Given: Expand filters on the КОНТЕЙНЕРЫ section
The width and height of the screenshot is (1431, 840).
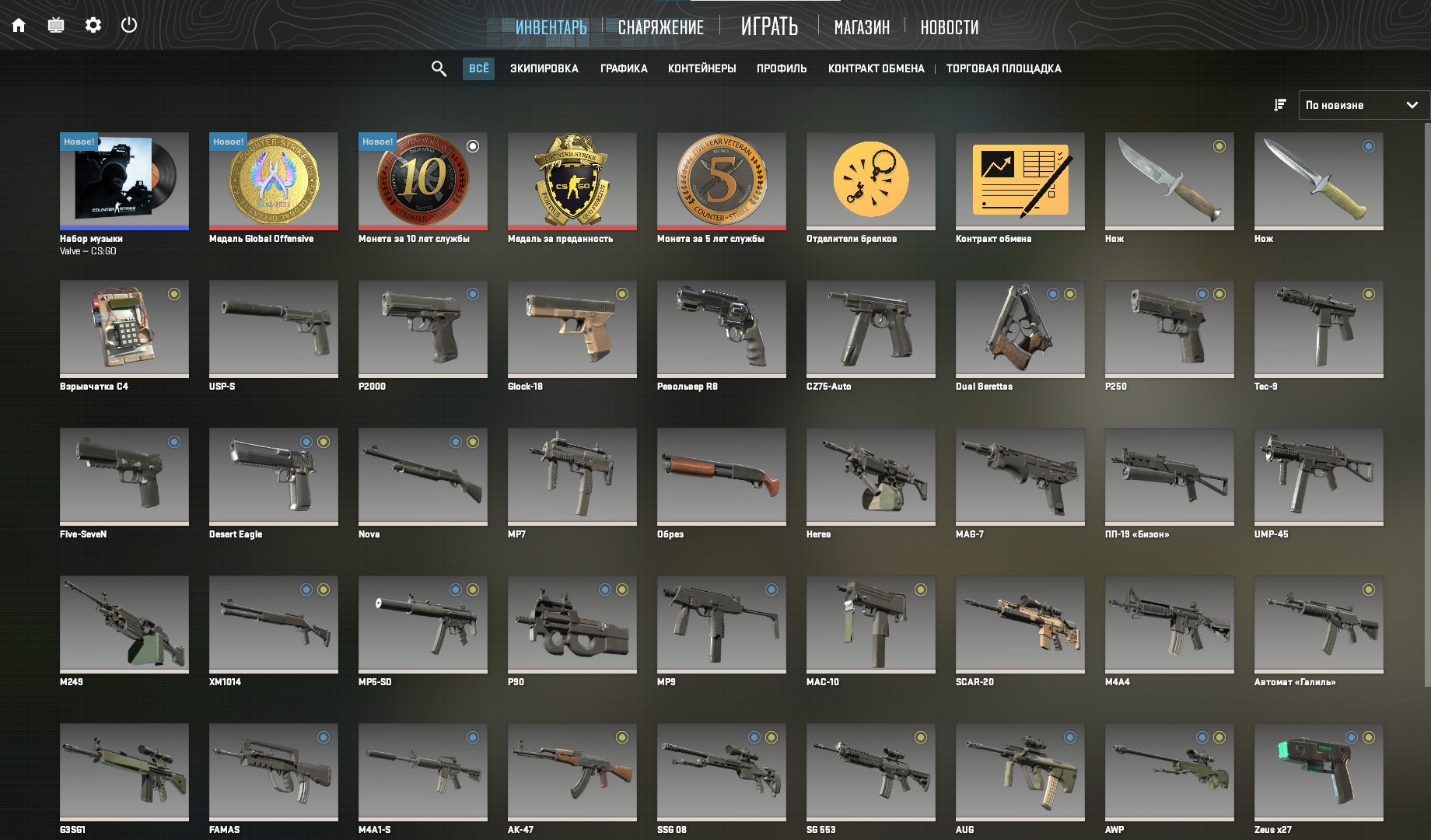Looking at the screenshot, I should coord(702,68).
